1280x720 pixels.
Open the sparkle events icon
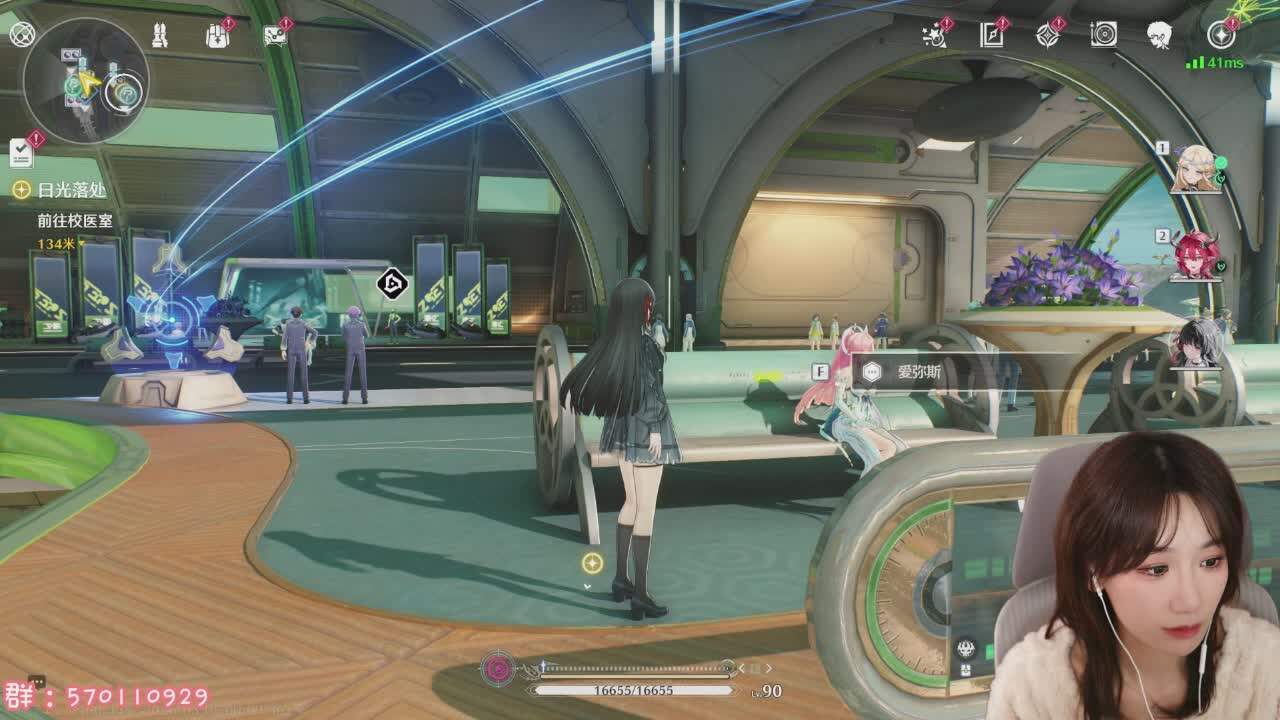935,36
